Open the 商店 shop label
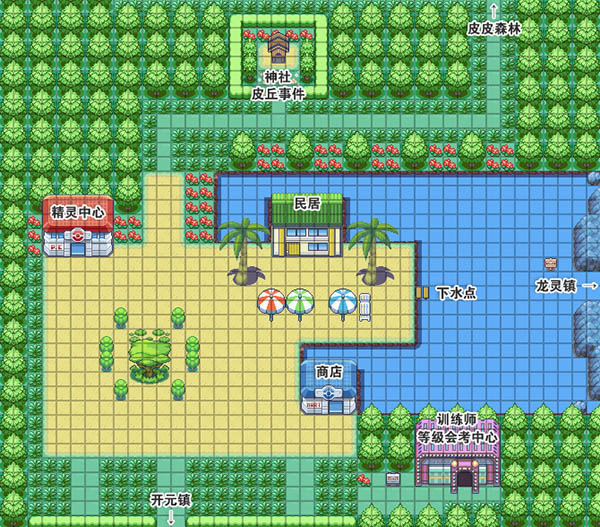This screenshot has width=600, height=527. [329, 371]
